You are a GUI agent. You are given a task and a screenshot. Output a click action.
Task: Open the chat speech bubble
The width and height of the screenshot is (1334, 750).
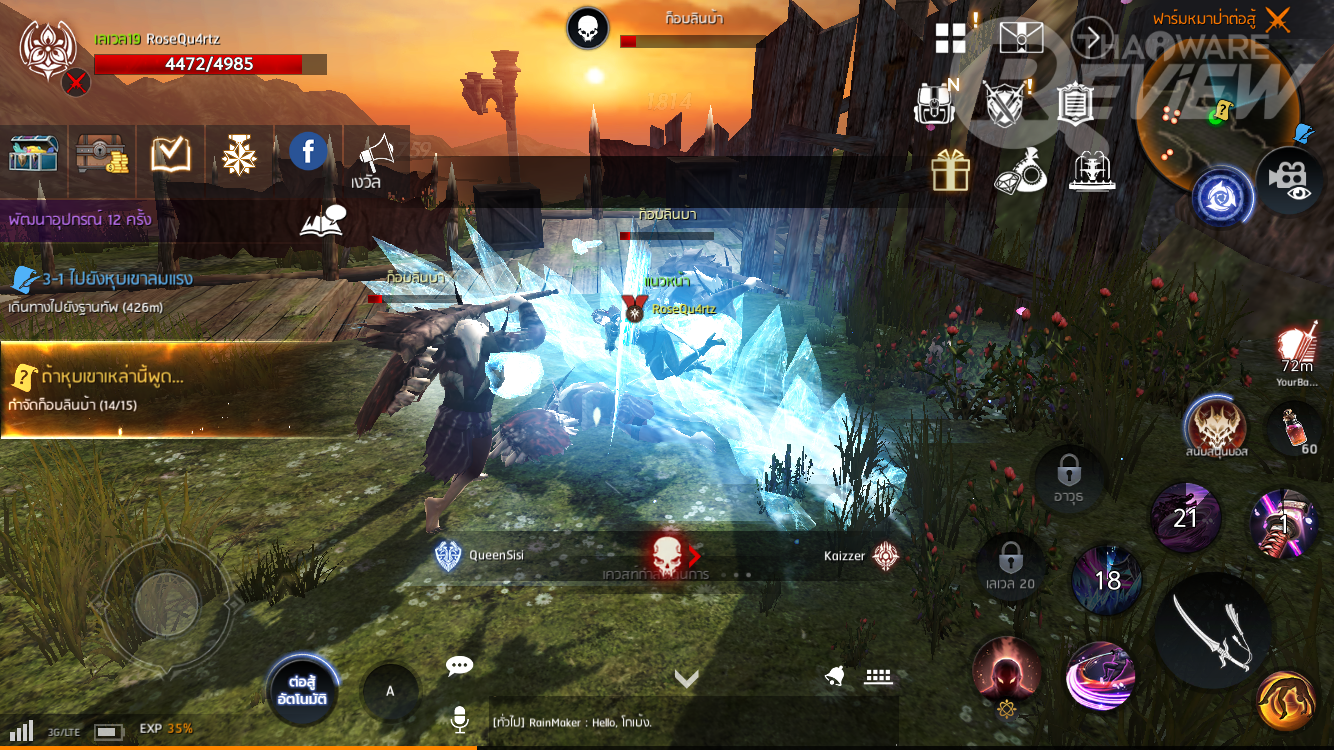[x=459, y=666]
